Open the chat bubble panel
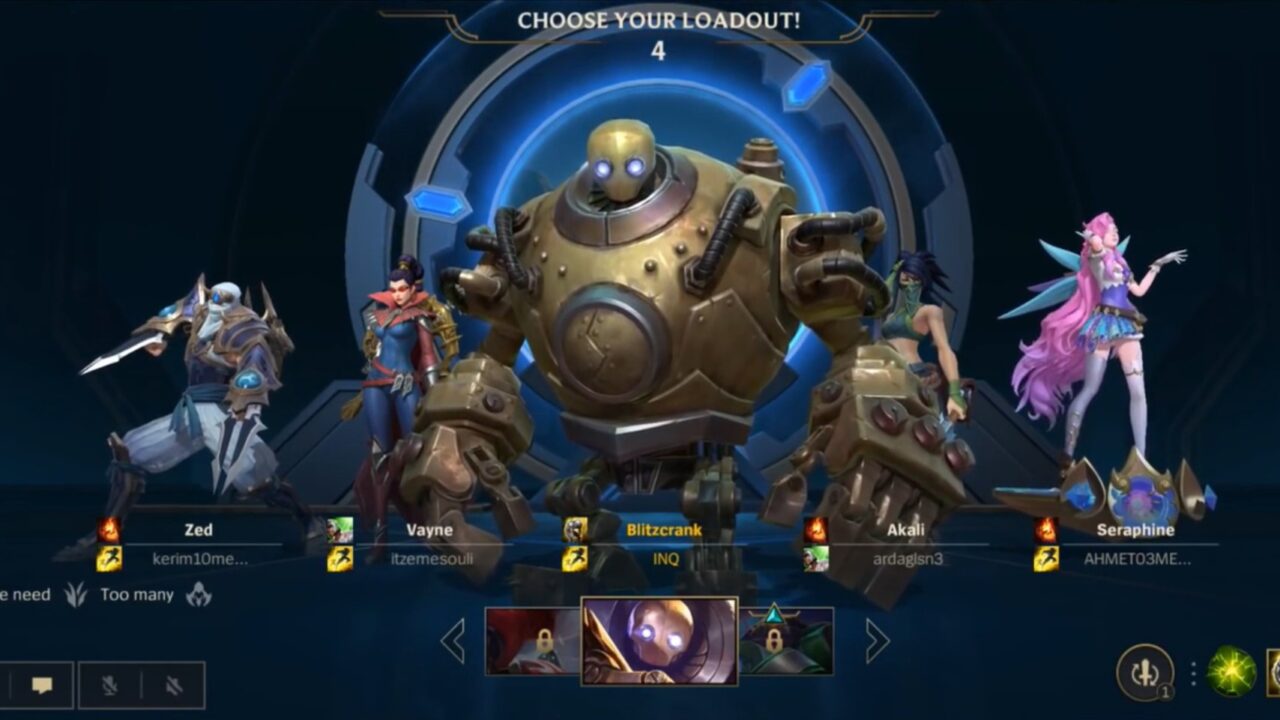This screenshot has height=720, width=1280. (x=40, y=686)
